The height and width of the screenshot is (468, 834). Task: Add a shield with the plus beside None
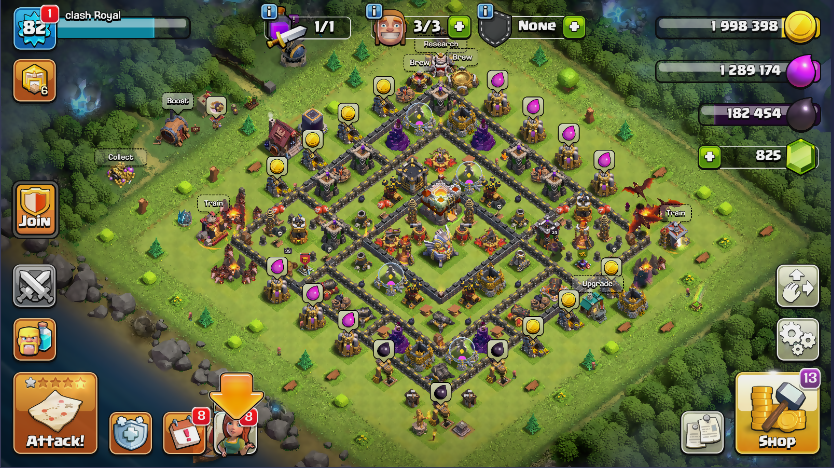click(x=573, y=27)
